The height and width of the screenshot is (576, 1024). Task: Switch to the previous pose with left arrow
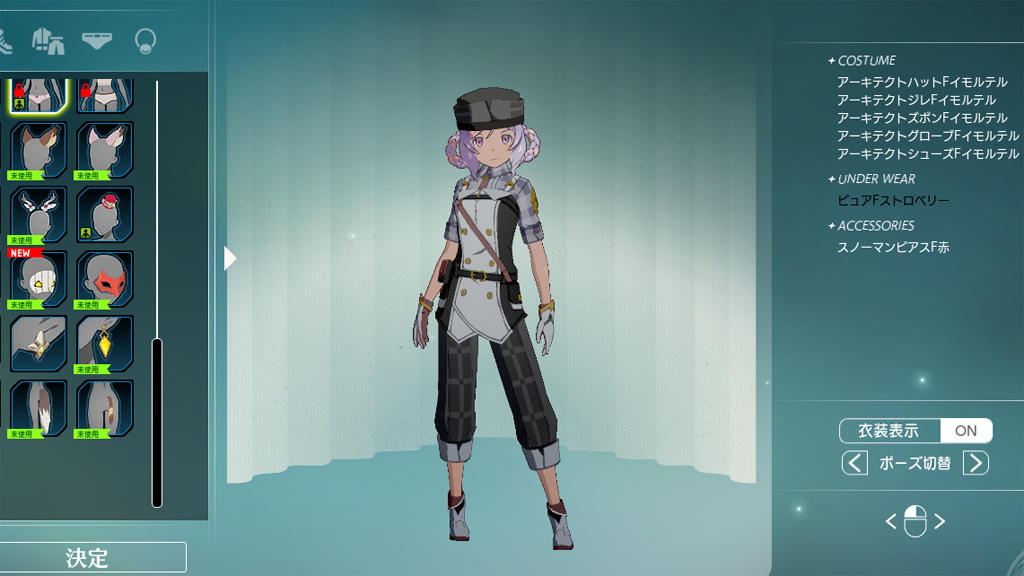[x=854, y=463]
